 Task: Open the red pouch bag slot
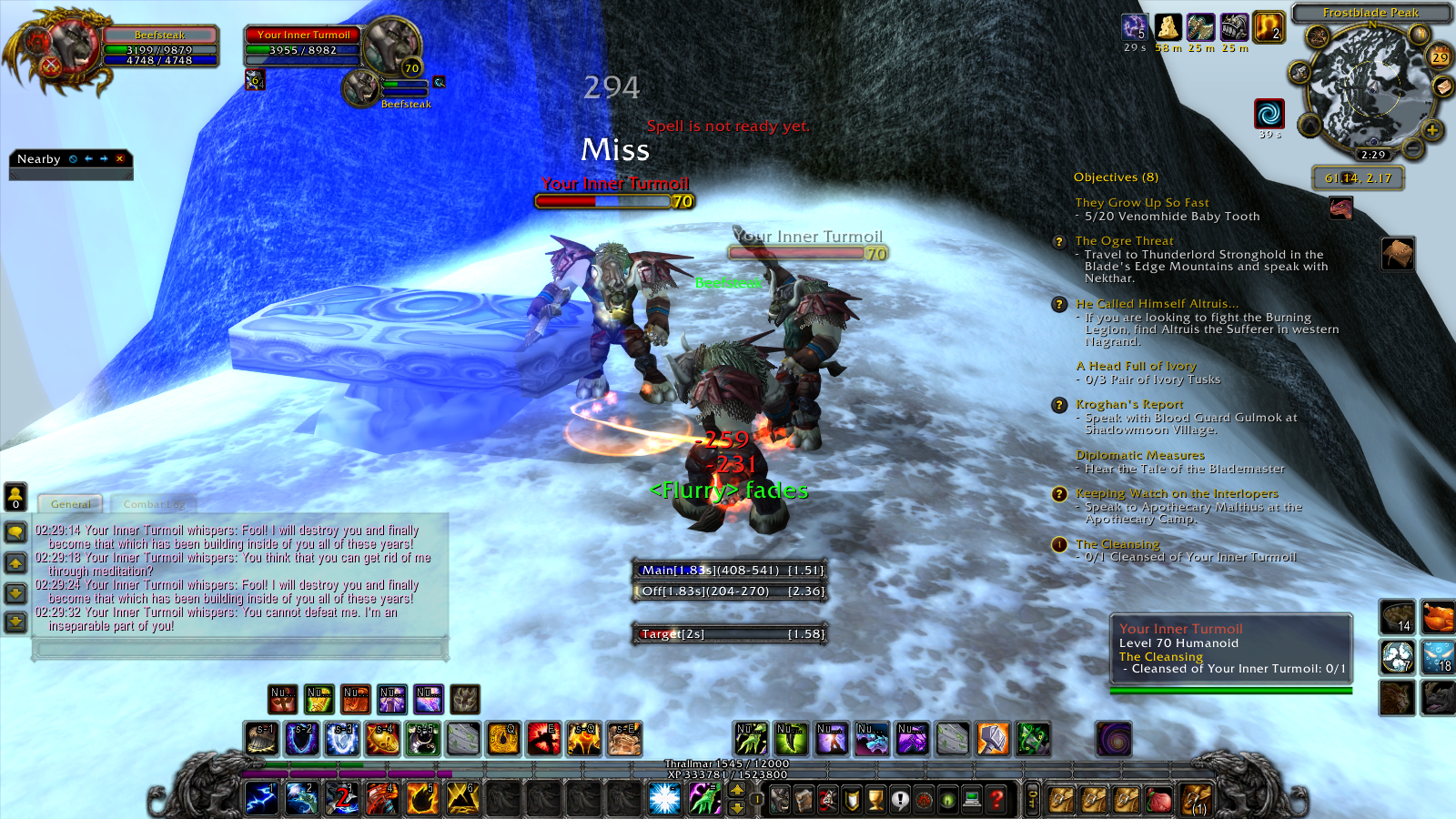click(1158, 799)
